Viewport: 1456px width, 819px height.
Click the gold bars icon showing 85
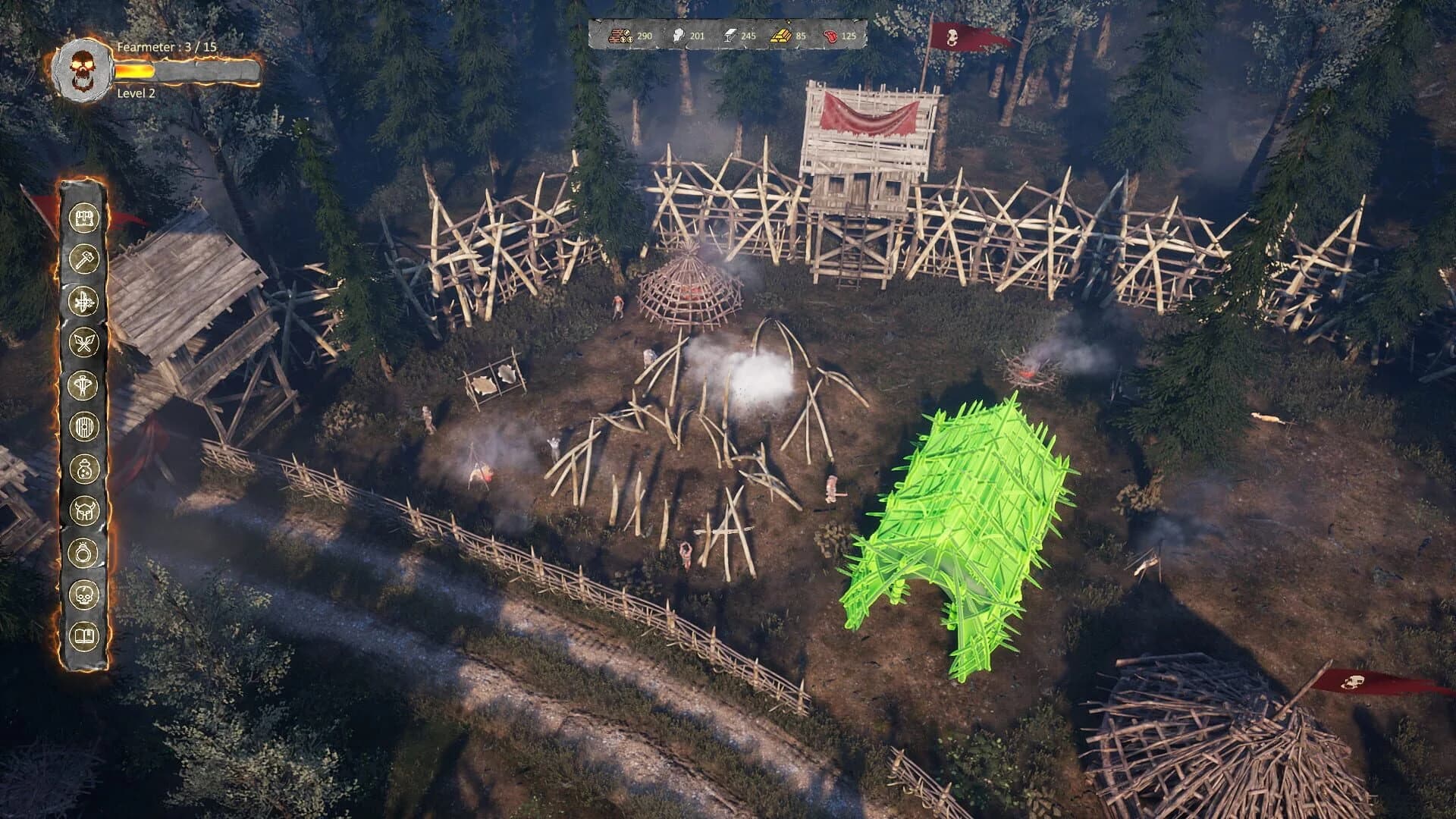pyautogui.click(x=781, y=36)
